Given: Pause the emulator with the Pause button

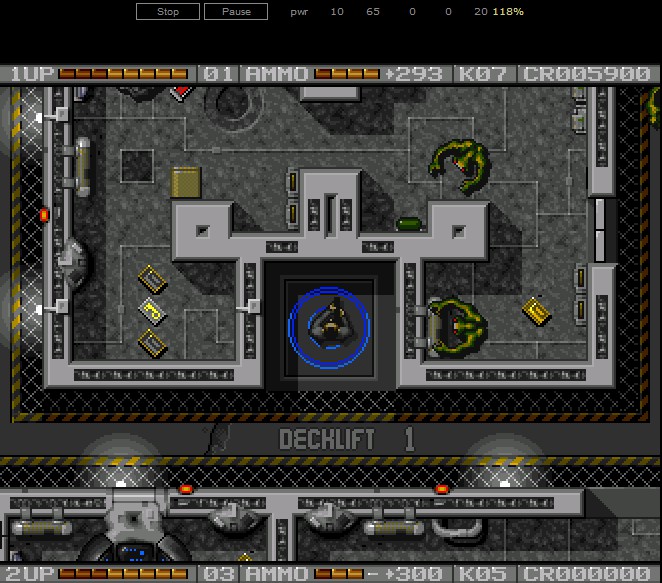Looking at the screenshot, I should (x=235, y=12).
